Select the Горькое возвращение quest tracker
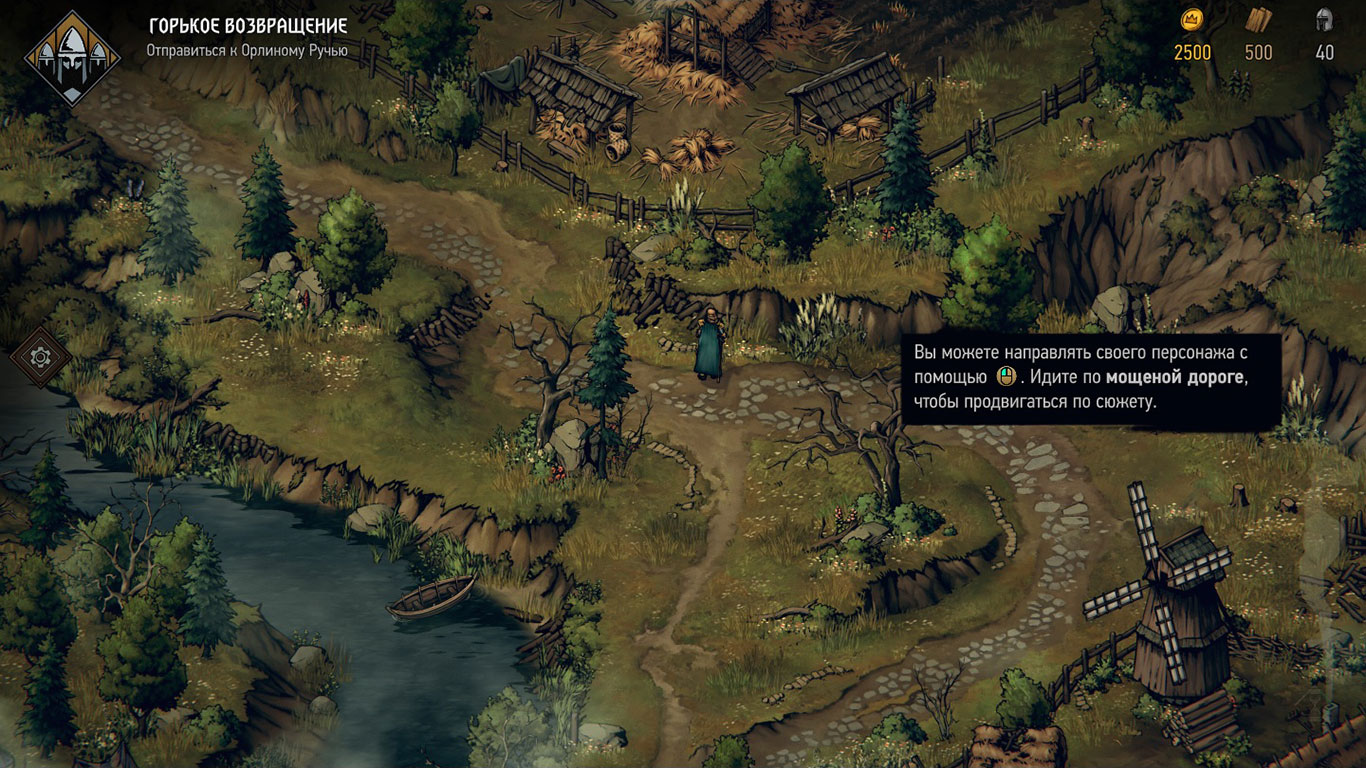 (248, 26)
